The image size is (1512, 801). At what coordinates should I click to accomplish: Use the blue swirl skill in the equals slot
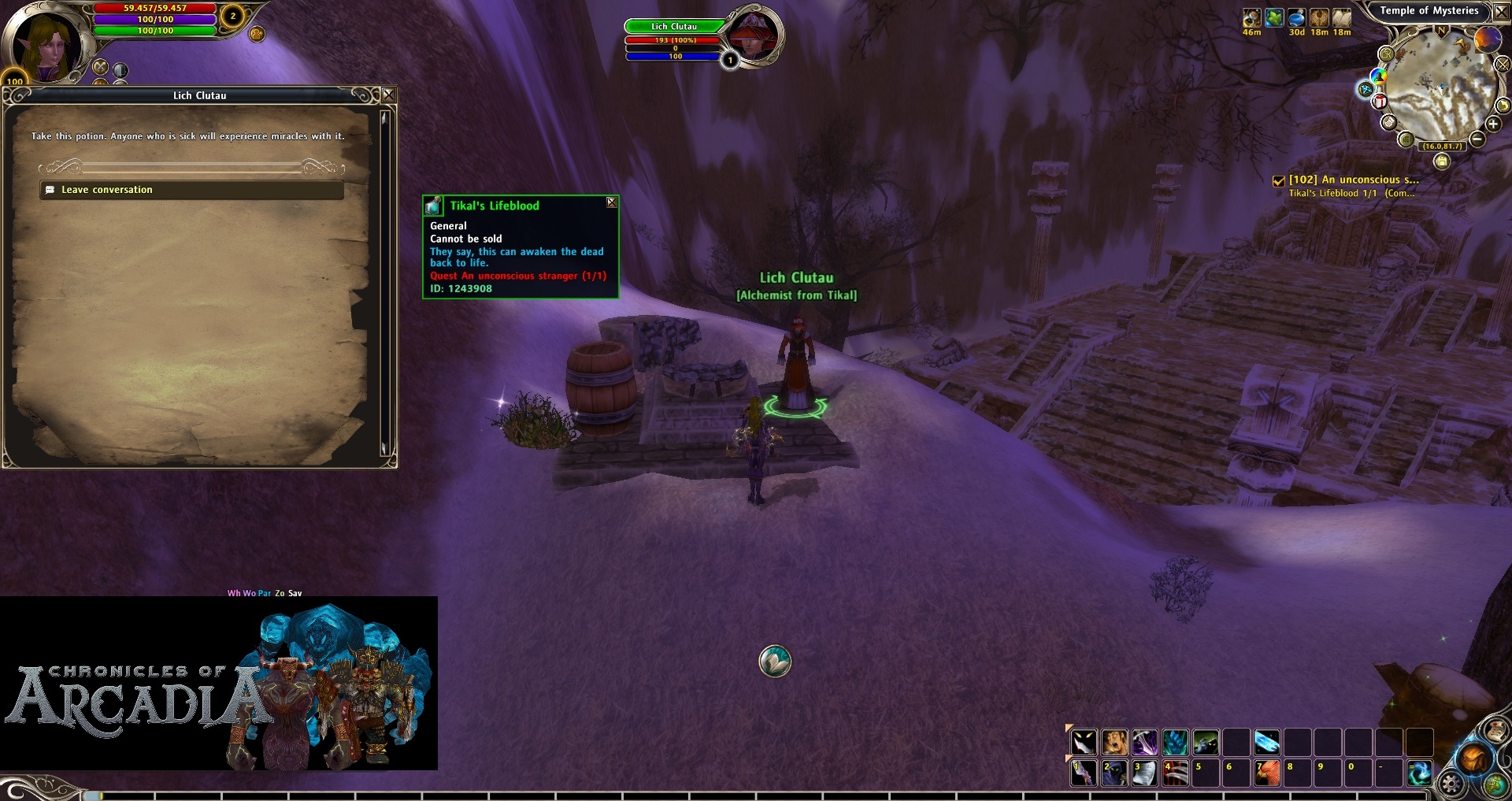tap(1419, 773)
